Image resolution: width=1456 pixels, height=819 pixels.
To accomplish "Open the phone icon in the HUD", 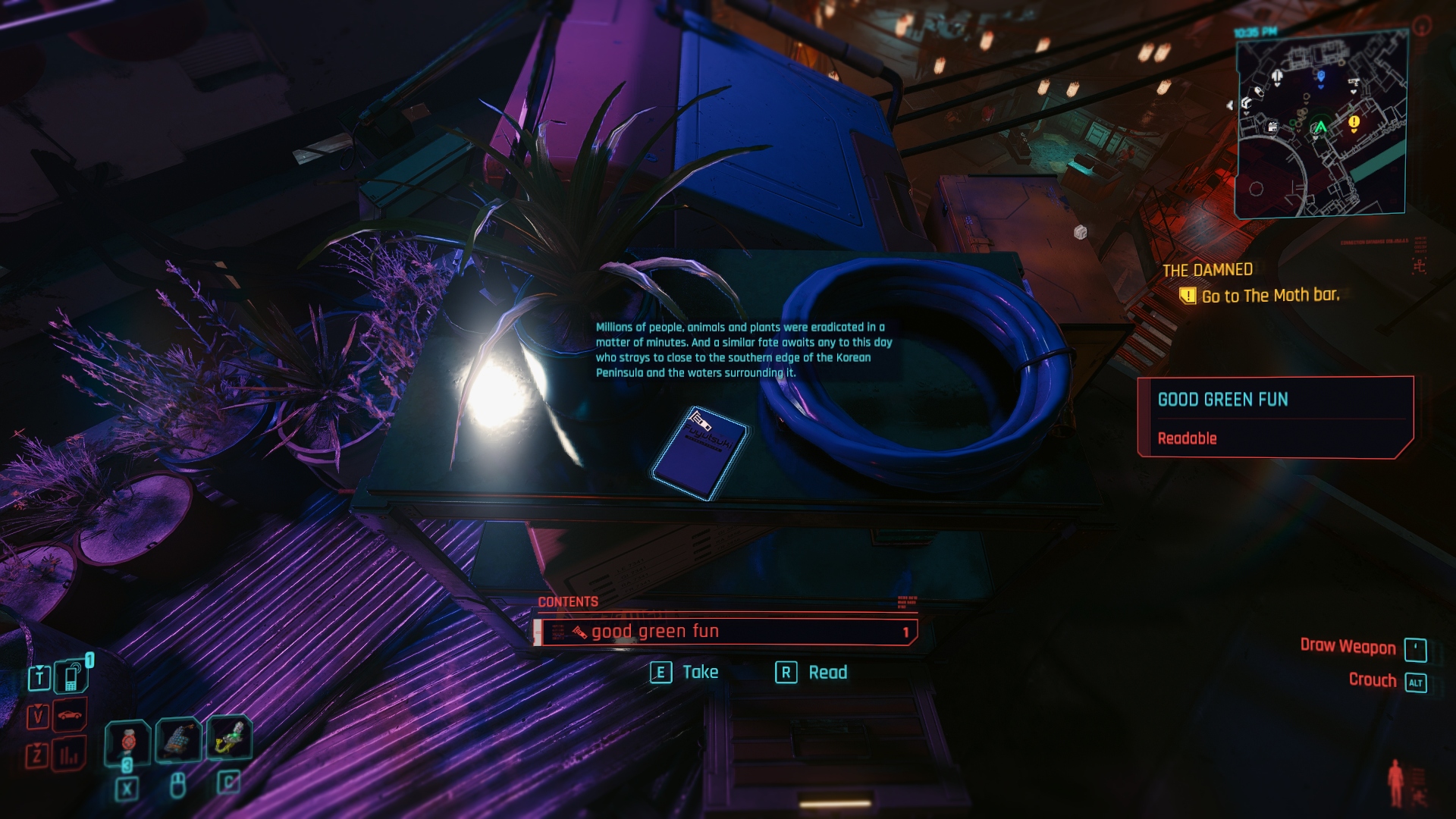I will [x=71, y=677].
